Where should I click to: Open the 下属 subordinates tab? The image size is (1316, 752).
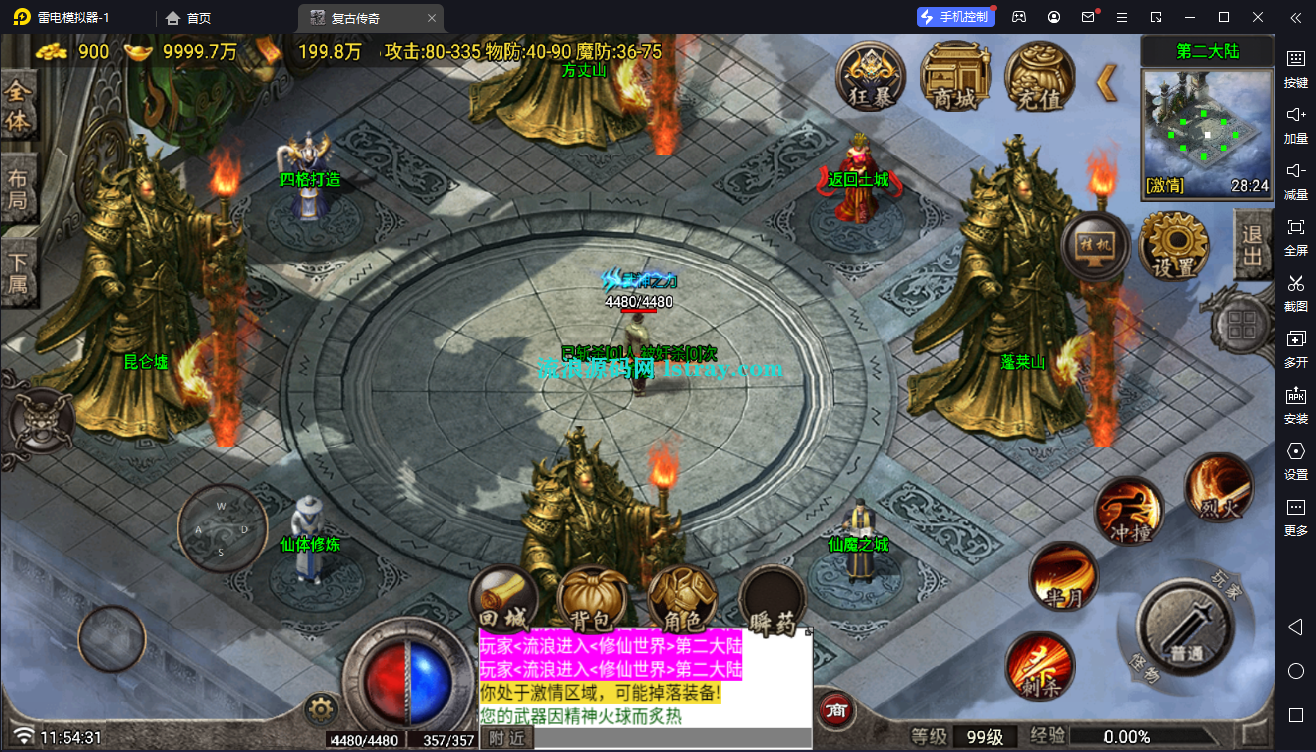point(18,274)
